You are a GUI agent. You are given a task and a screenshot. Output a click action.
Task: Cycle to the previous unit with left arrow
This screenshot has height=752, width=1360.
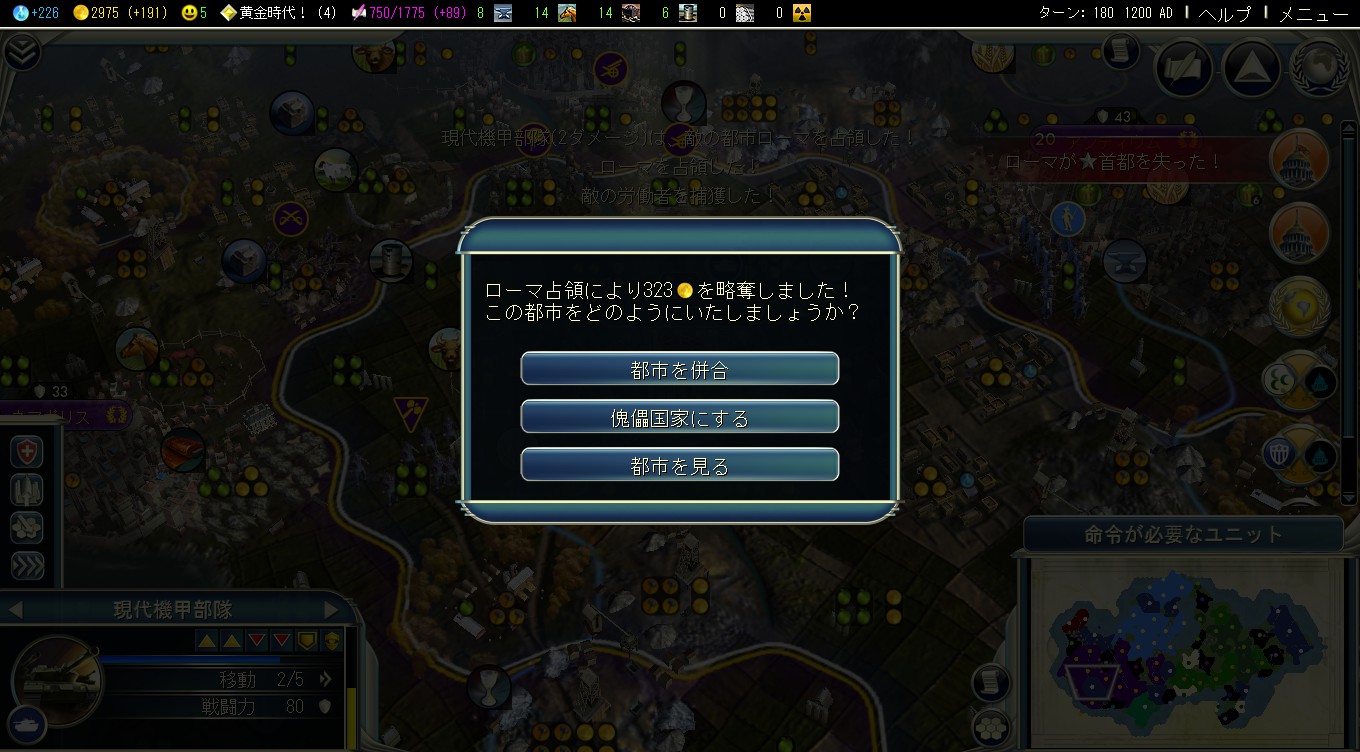pyautogui.click(x=14, y=609)
